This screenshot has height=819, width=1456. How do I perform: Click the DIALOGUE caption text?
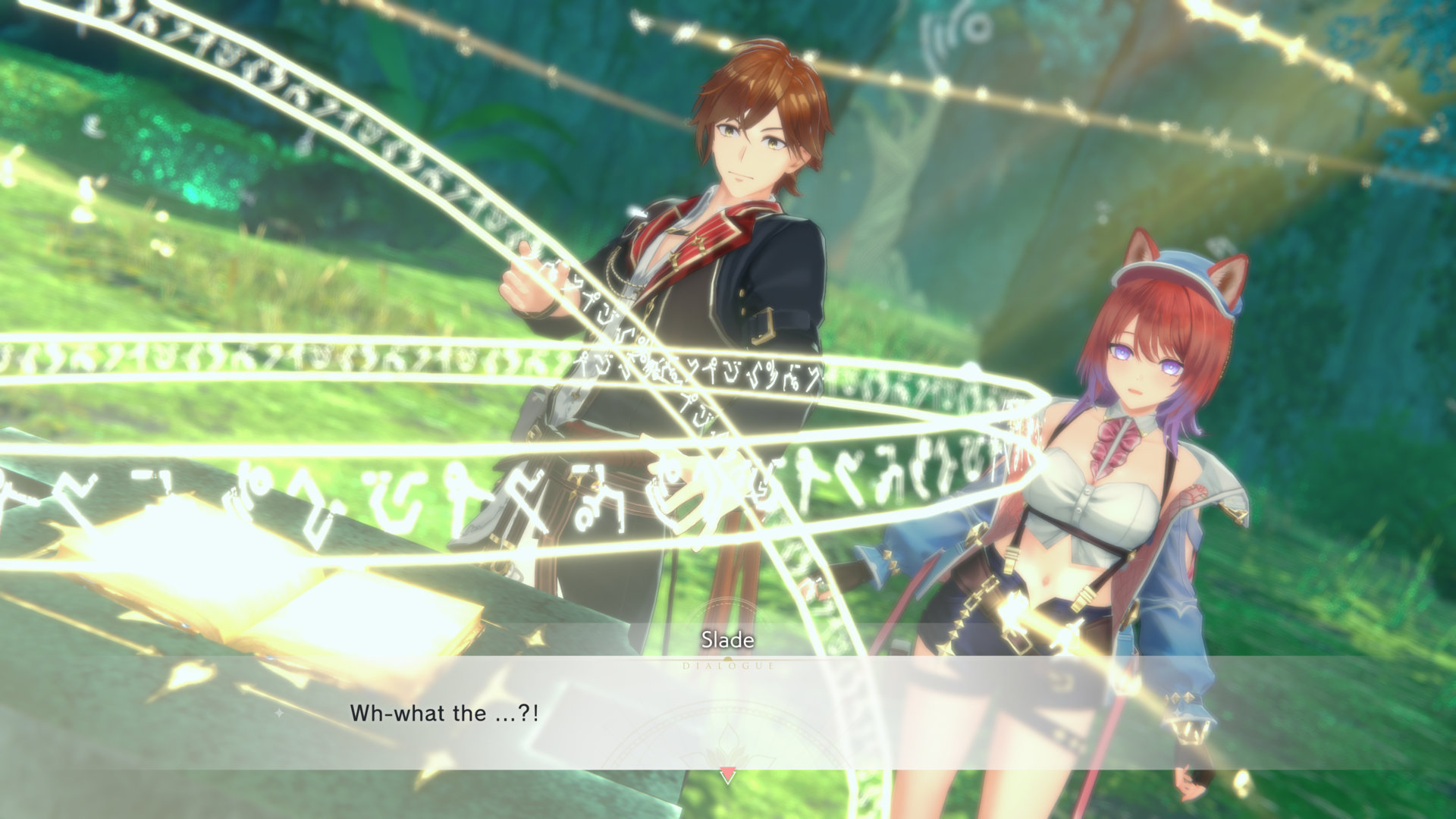tap(726, 667)
